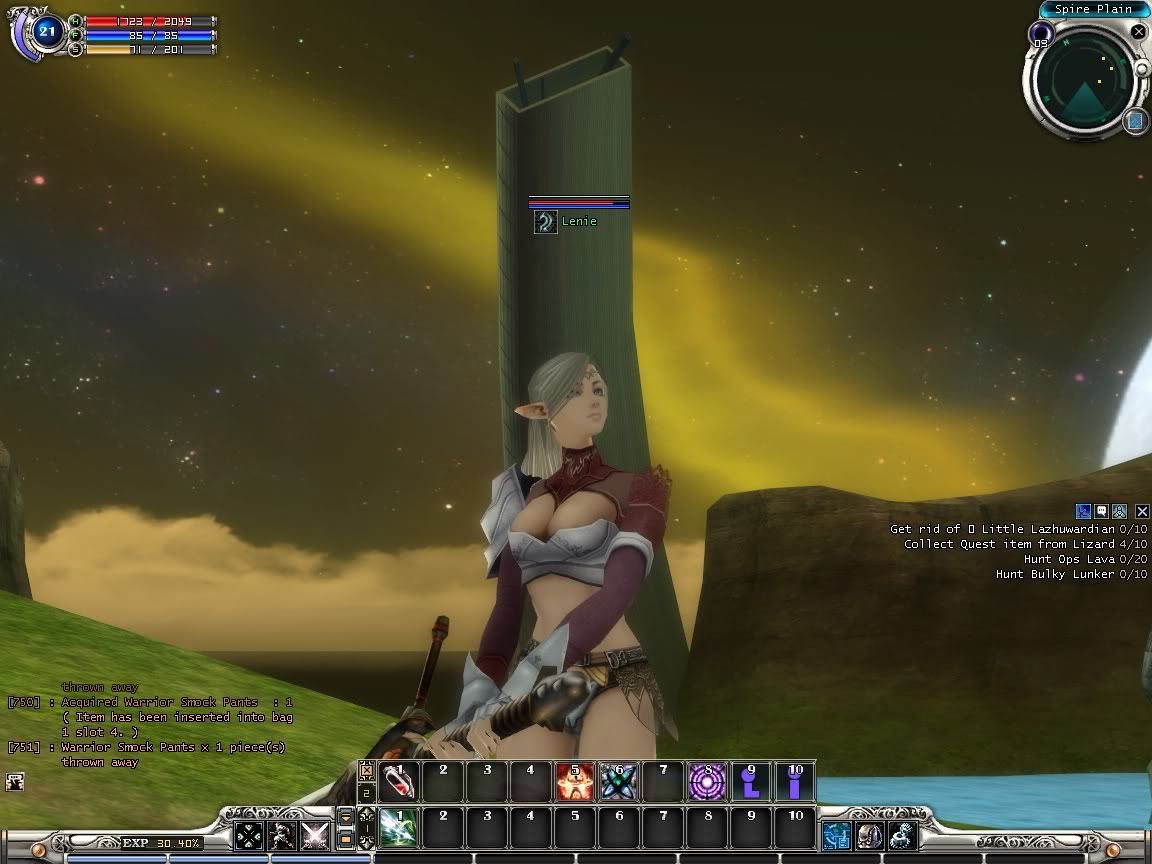Close the quest tracker panel

[x=1142, y=511]
